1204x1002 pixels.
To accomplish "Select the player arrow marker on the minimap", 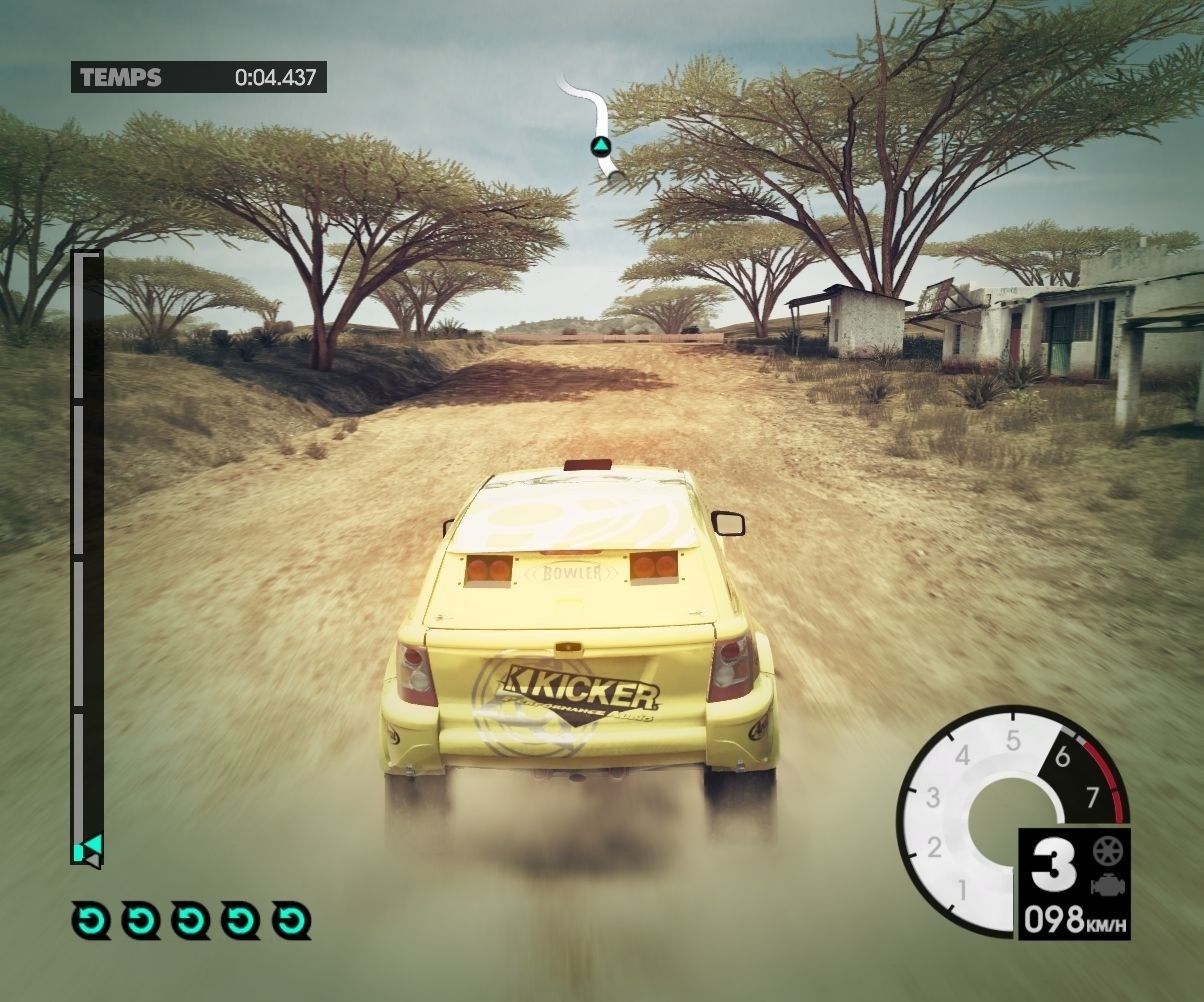I will point(600,147).
